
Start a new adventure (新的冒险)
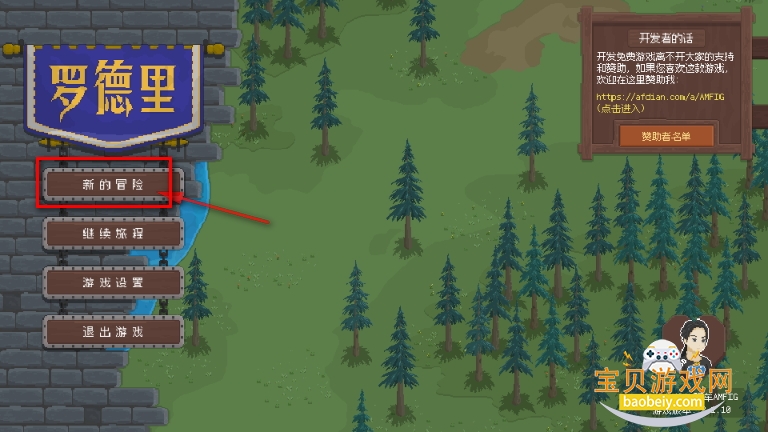[113, 184]
